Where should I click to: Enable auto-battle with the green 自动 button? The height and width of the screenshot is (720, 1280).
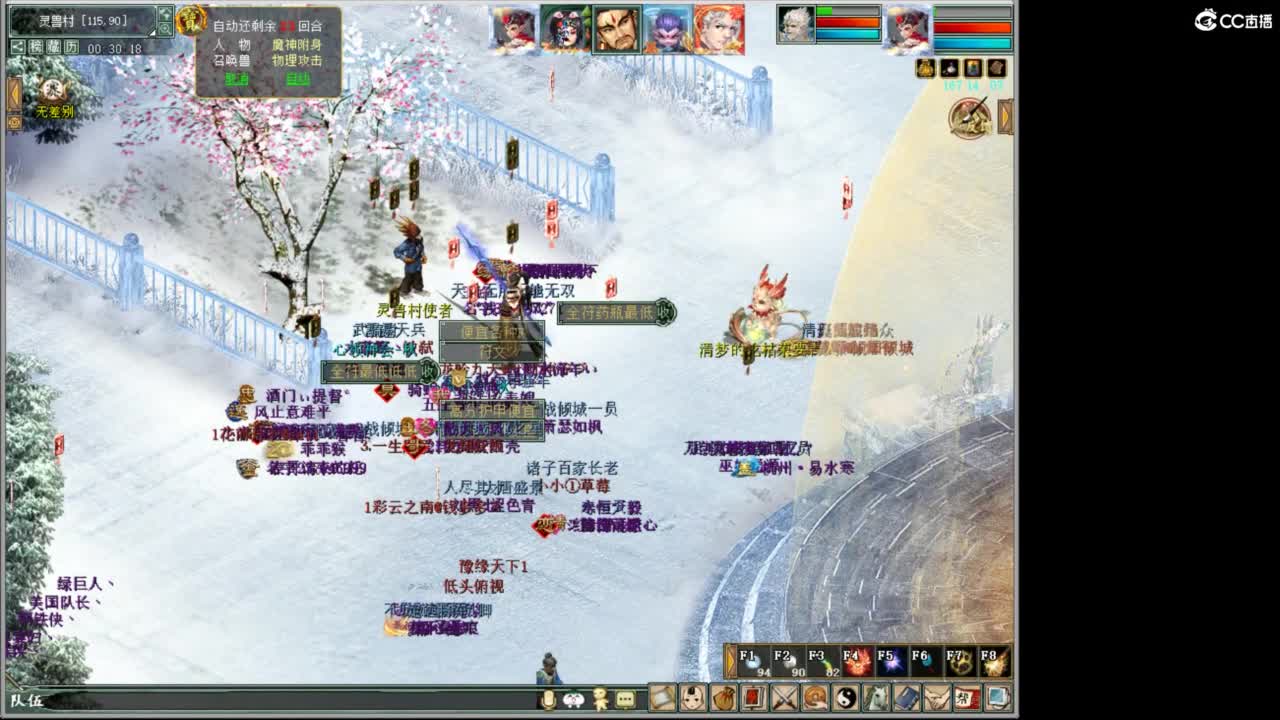coord(297,80)
